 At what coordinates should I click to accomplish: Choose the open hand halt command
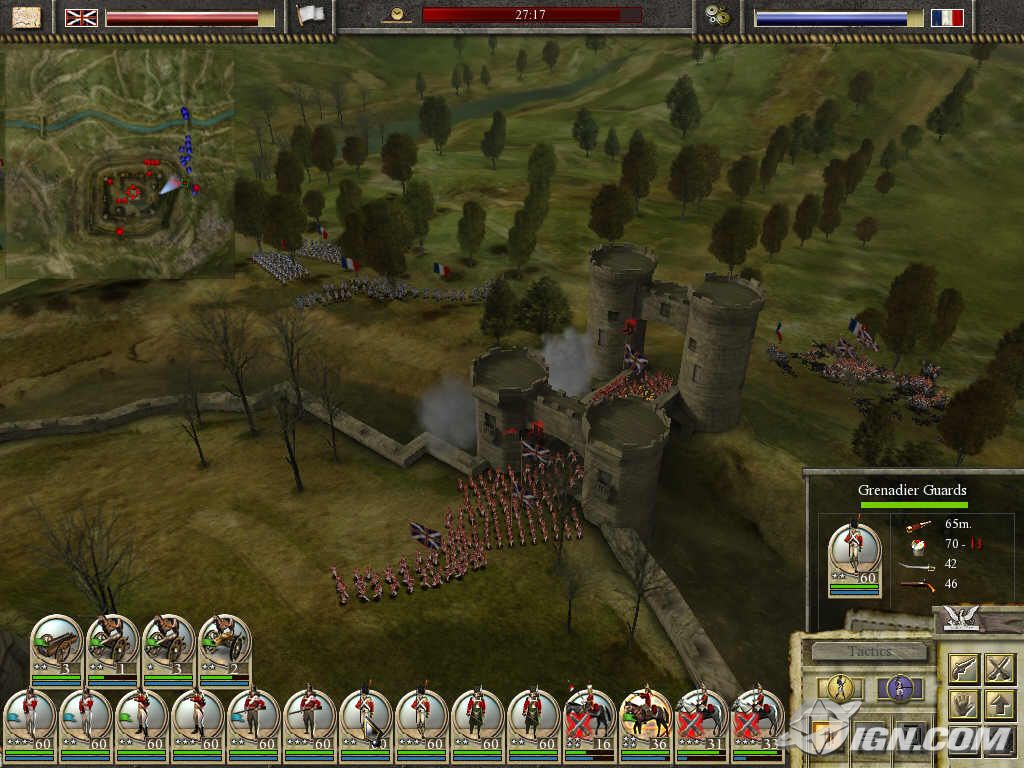[x=962, y=704]
